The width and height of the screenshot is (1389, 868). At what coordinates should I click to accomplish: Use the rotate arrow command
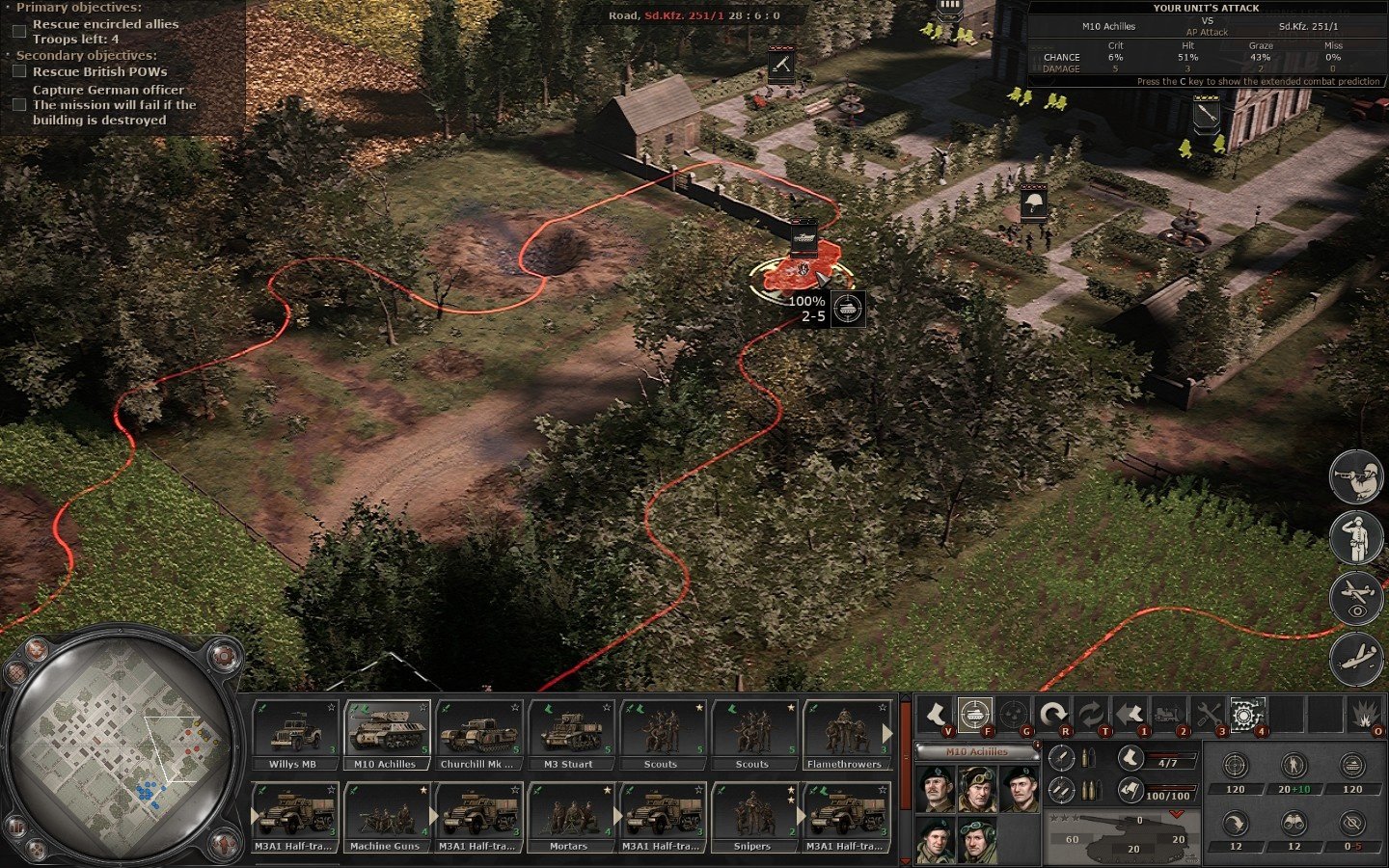pos(1053,715)
